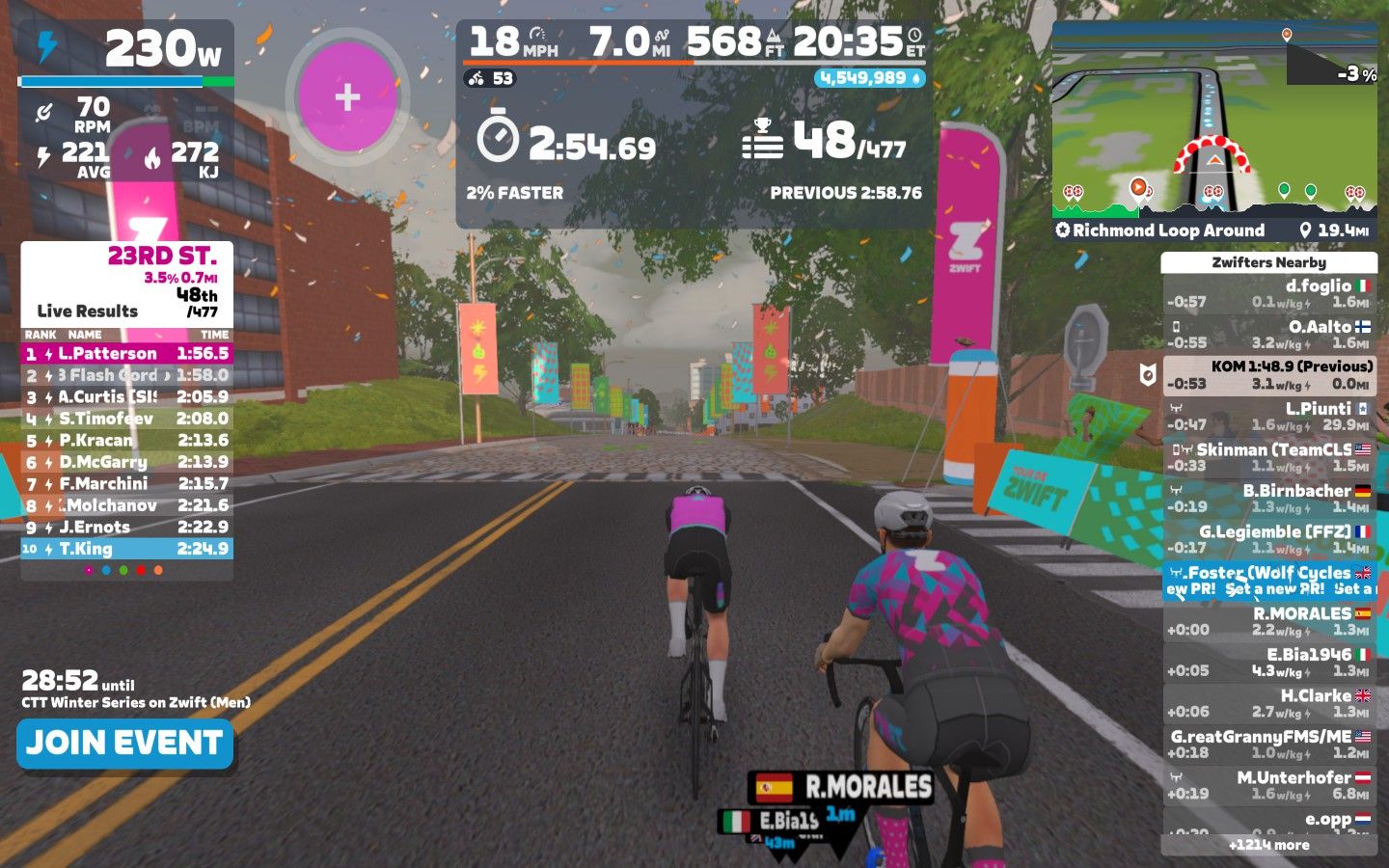Select B.Birnbacher in Zwifters Nearby
Viewport: 1389px width, 868px height.
(1268, 498)
